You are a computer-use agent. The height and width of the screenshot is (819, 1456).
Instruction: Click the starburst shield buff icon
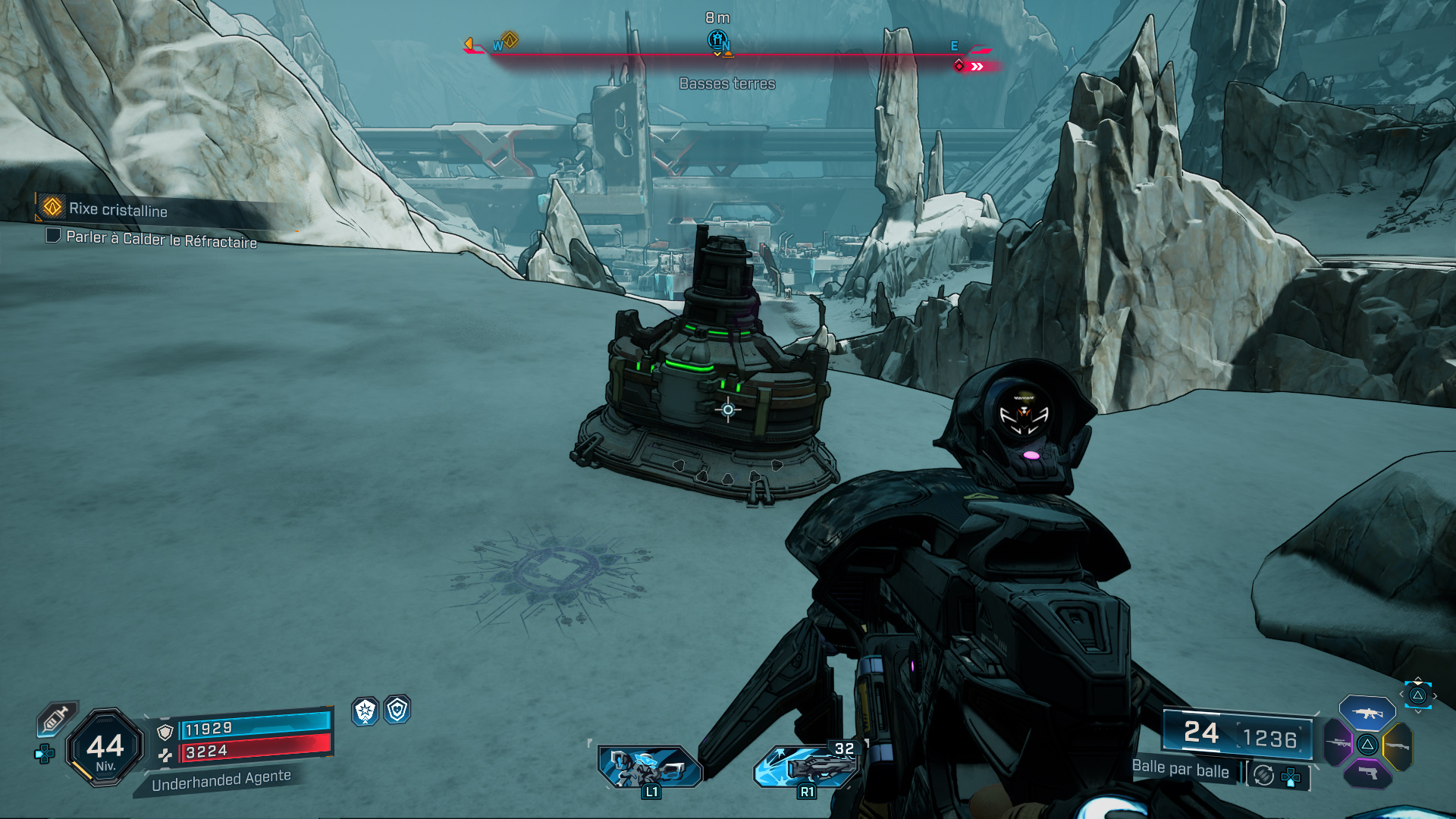tap(366, 711)
